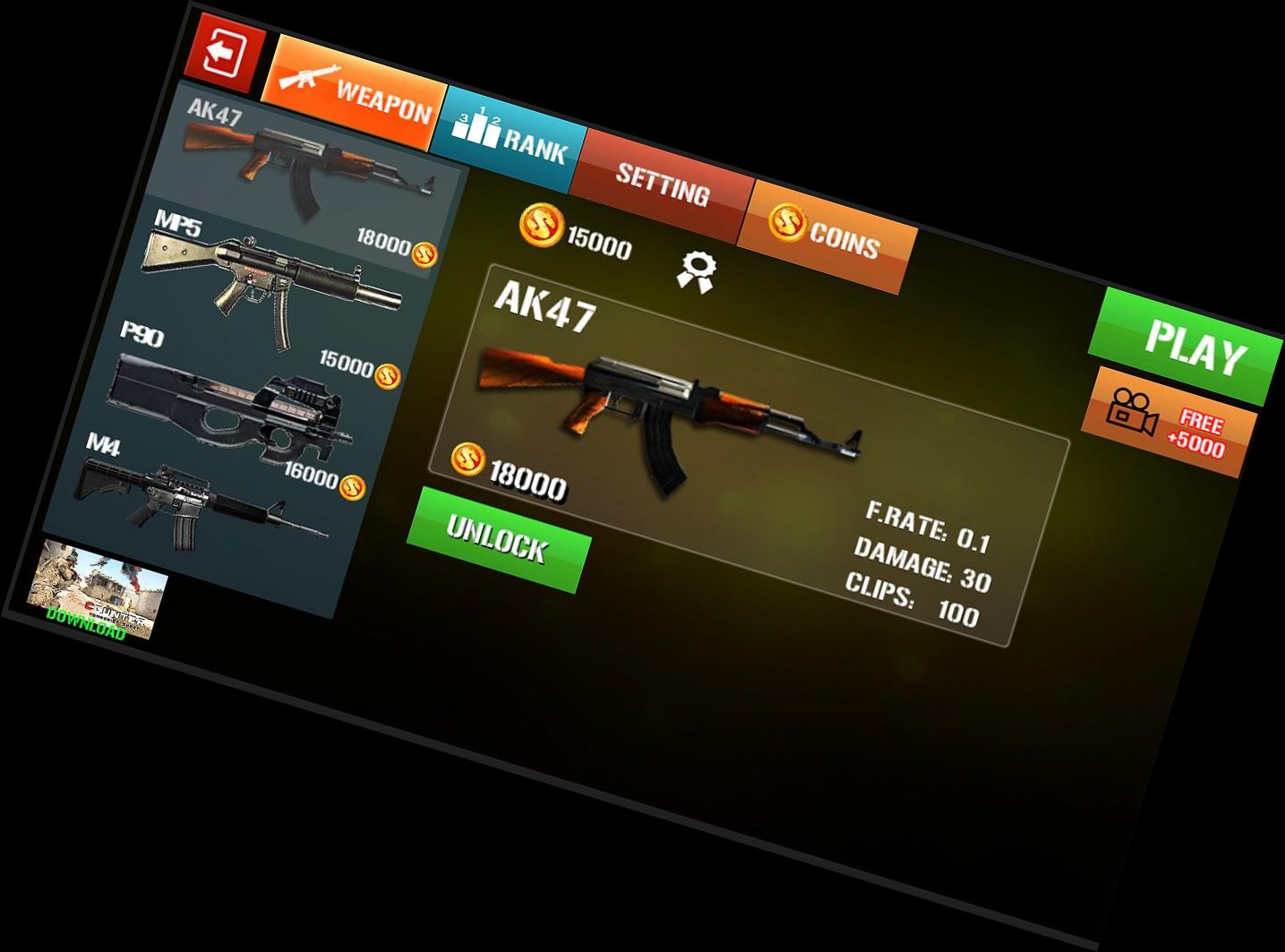Open the coin balance icon showing 15000
1285x952 pixels.
tap(542, 225)
